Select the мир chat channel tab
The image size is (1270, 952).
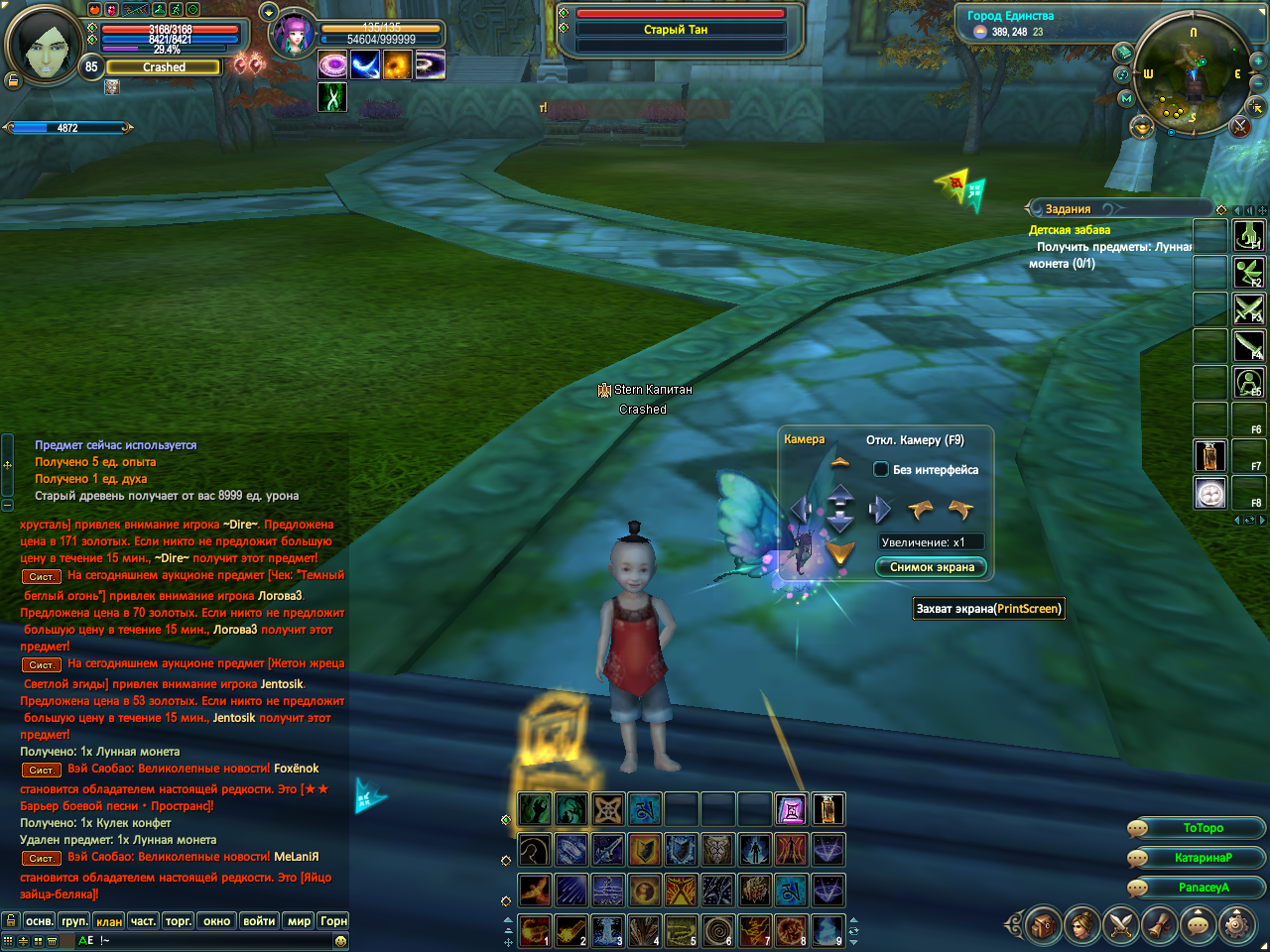pos(299,921)
